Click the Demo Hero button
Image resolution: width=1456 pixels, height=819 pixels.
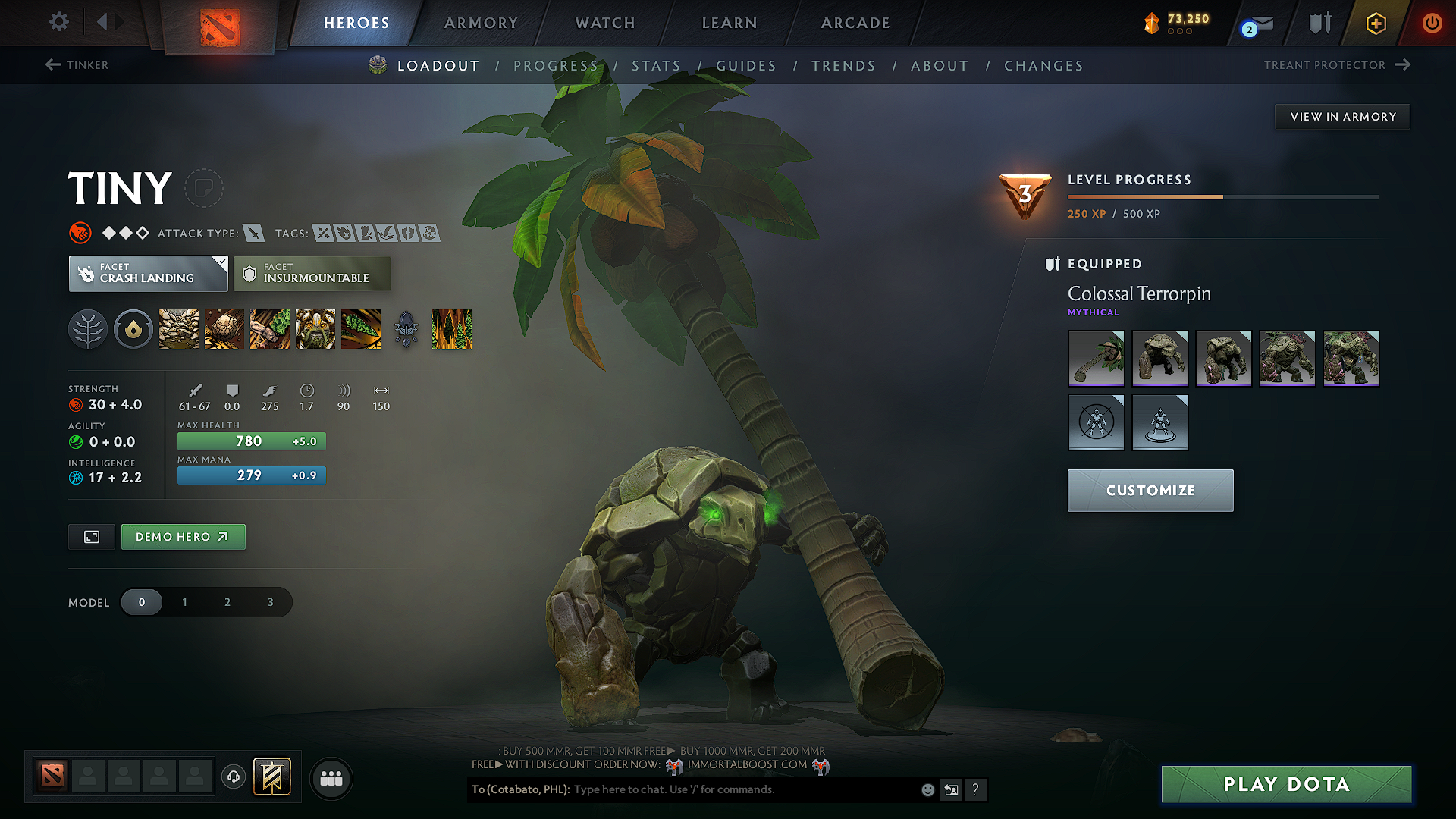(x=183, y=536)
